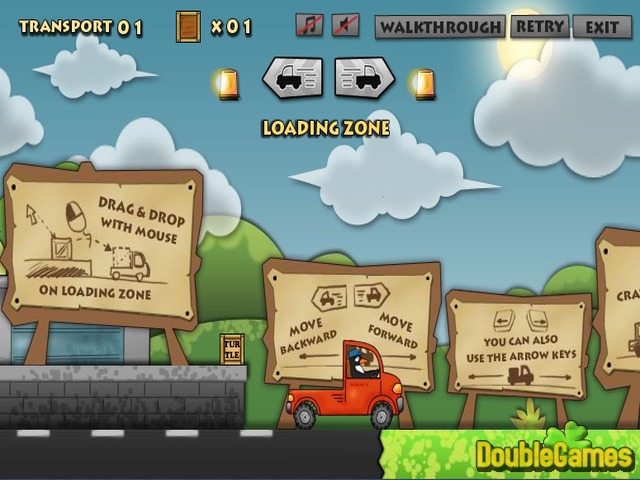Image resolution: width=640 pixels, height=480 pixels.
Task: Open the Walkthrough
Action: click(439, 27)
